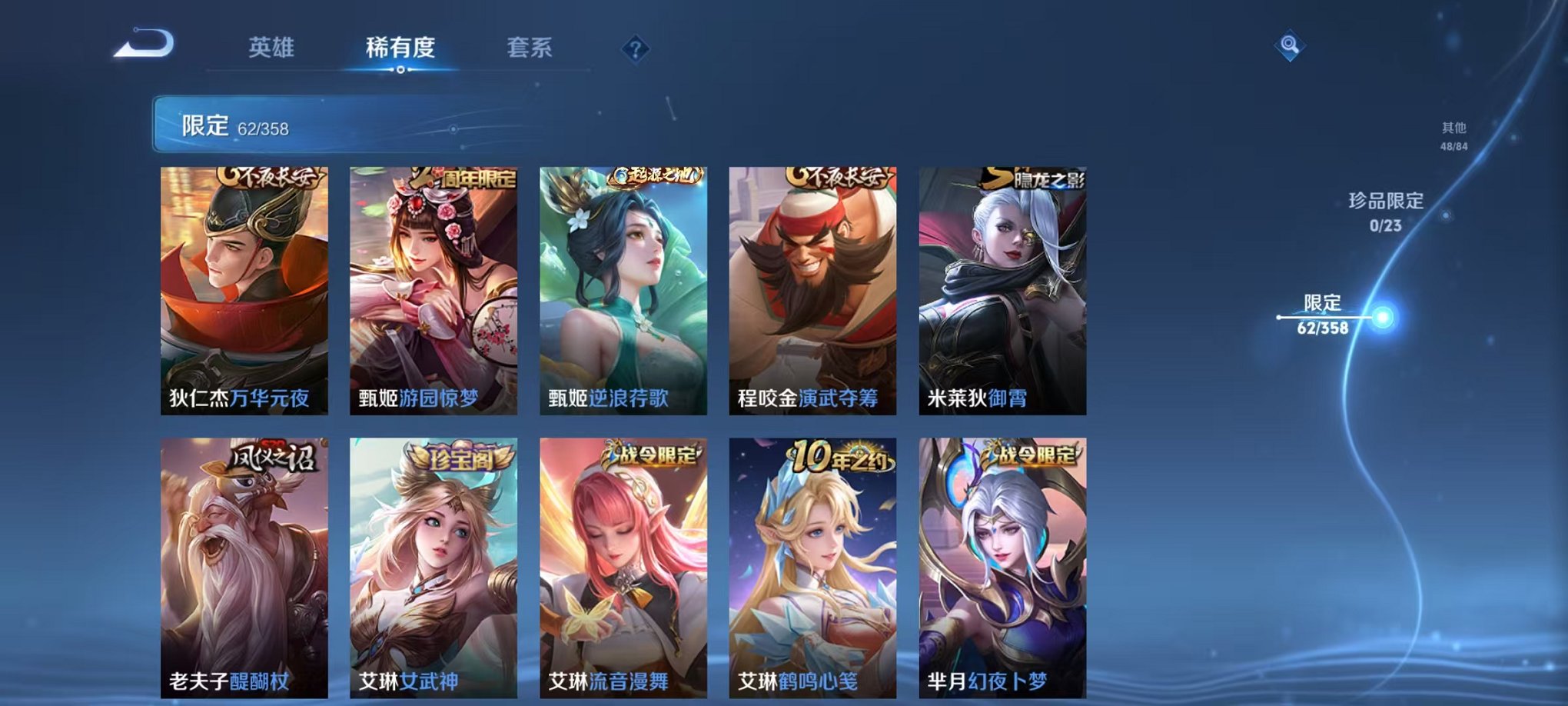This screenshot has height=706, width=1568.
Task: Click the back arrow icon at top left
Action: click(142, 44)
